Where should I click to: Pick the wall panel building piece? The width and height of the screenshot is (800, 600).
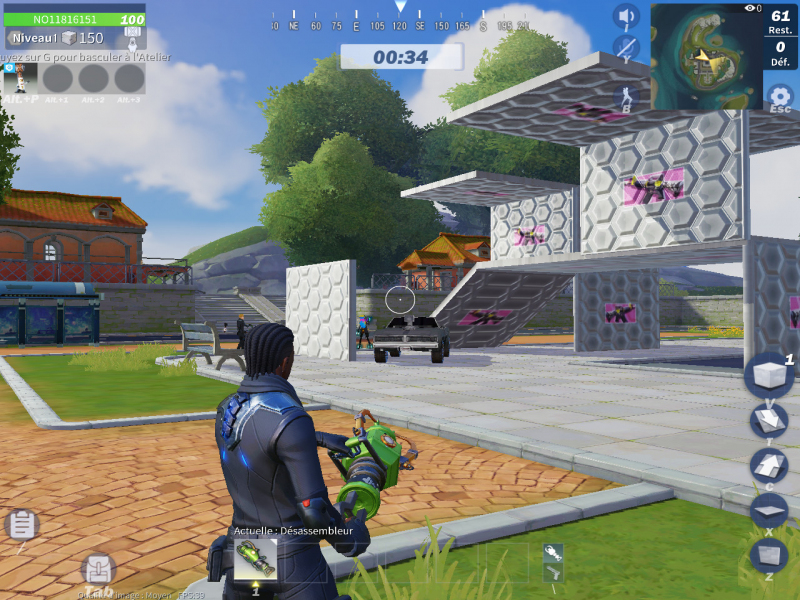tap(768, 553)
